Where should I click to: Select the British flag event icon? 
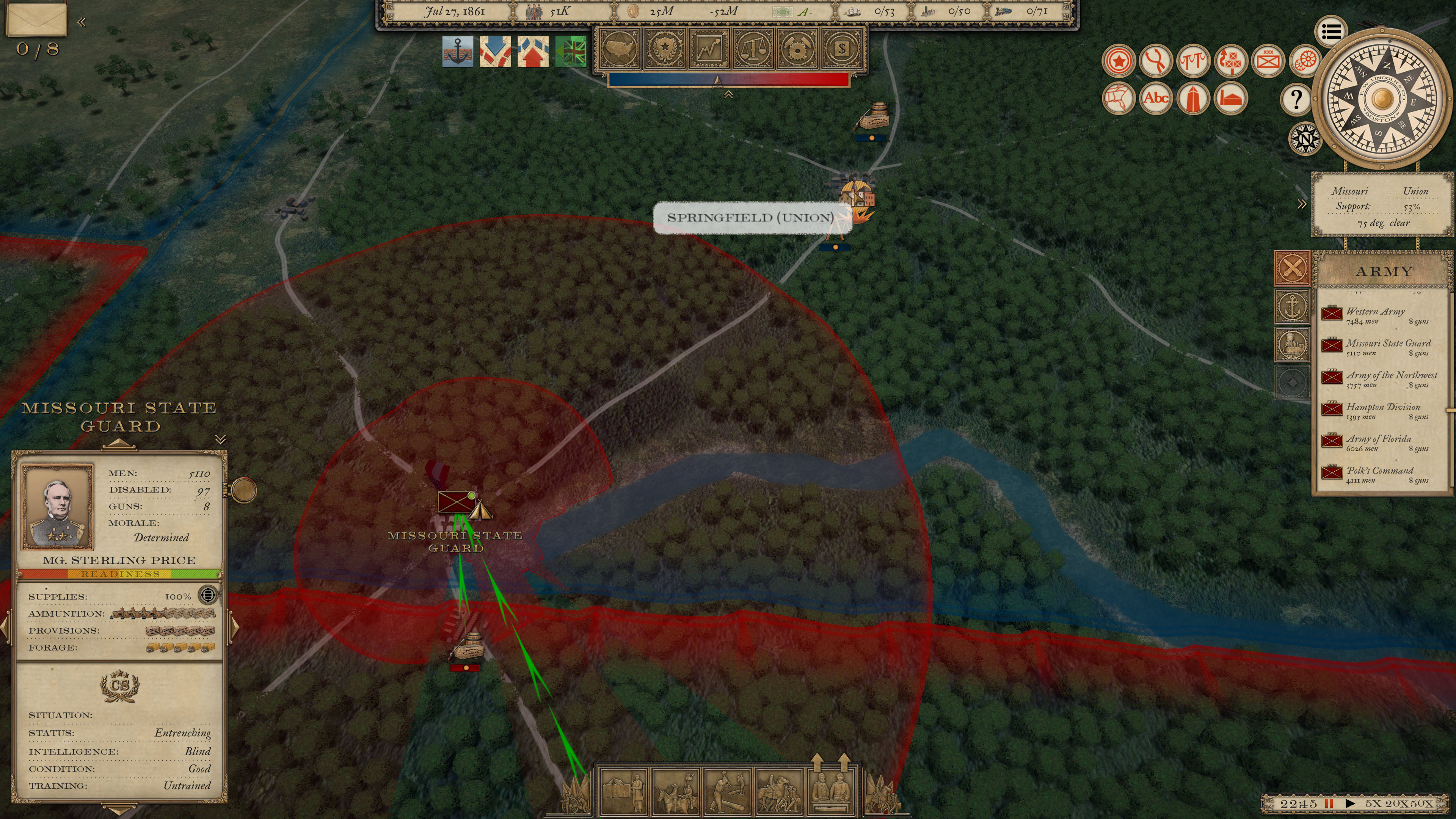(x=571, y=52)
